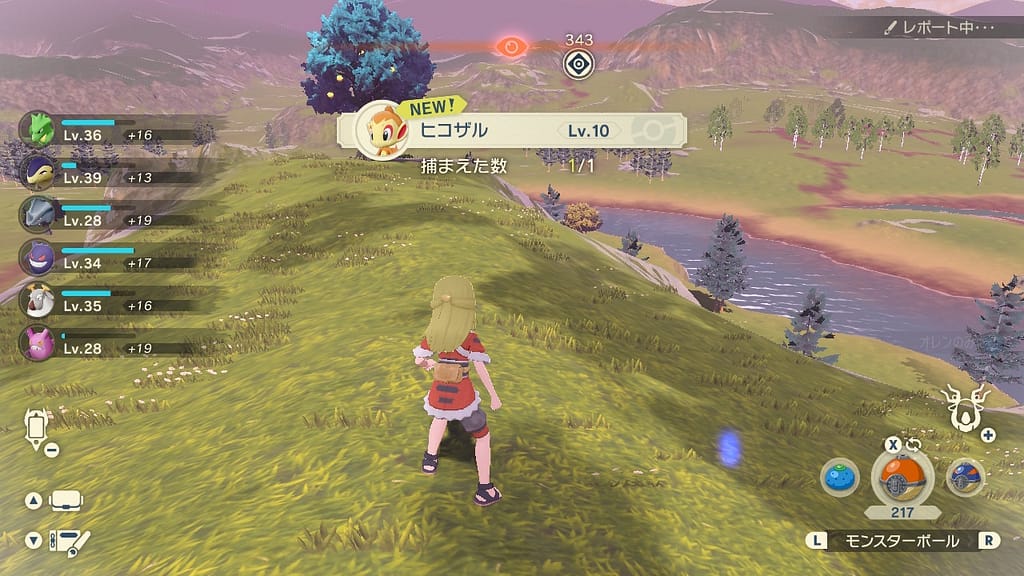Image resolution: width=1024 pixels, height=576 pixels.
Task: Pick the gray Lv.28 party Pokémon
Action: 37,214
